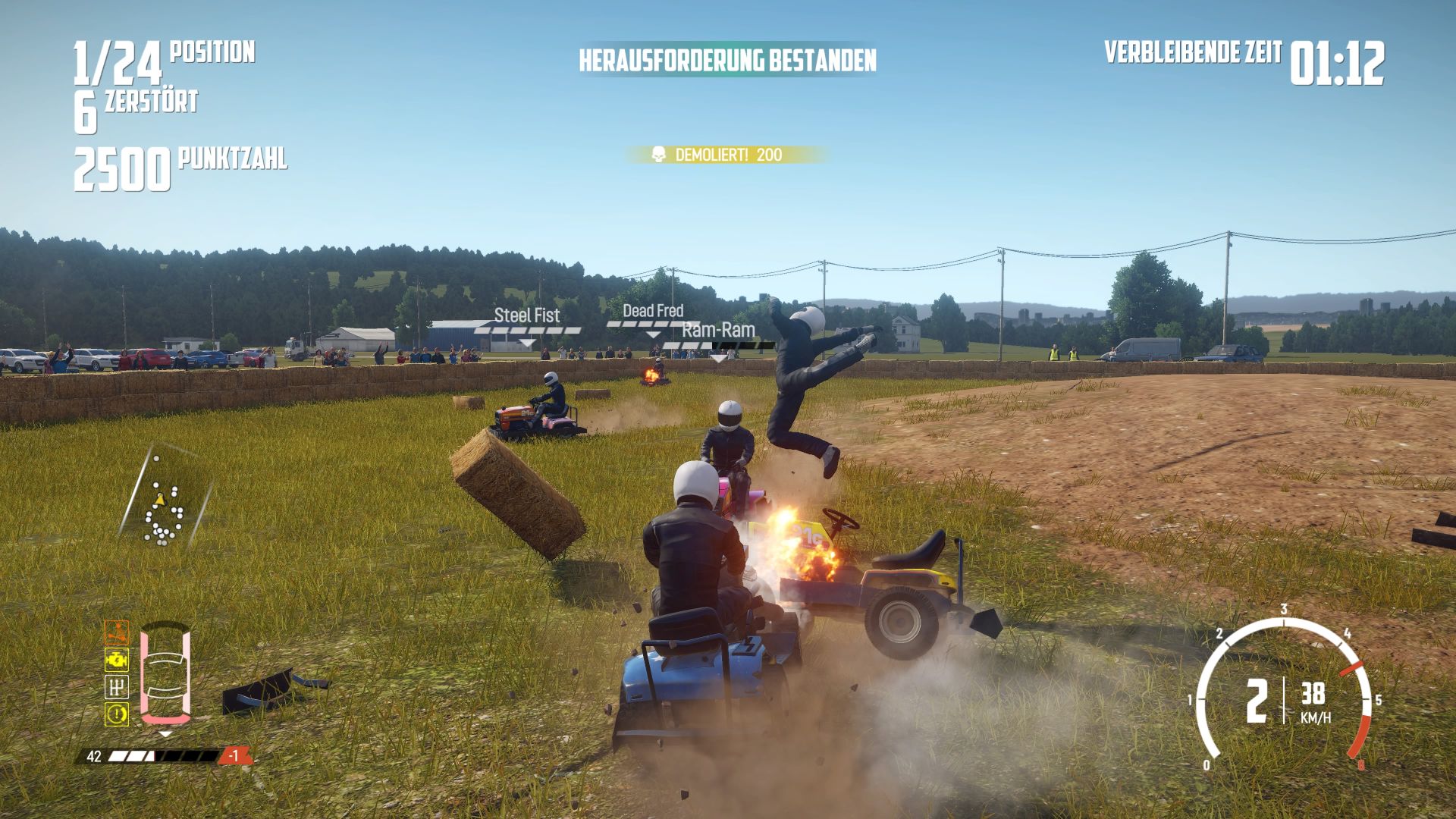Click the arena minimap
The image size is (1456, 819).
pyautogui.click(x=165, y=502)
